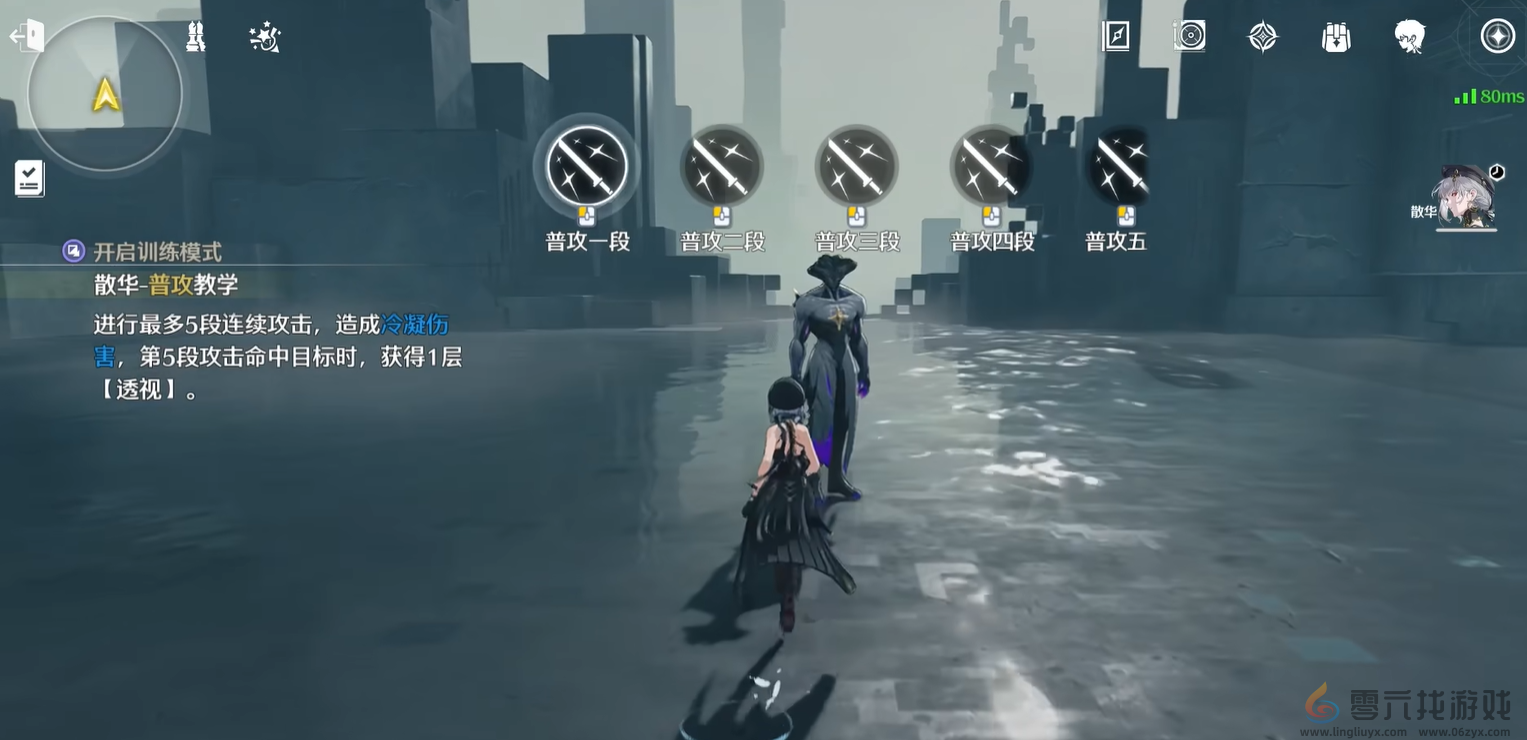The height and width of the screenshot is (740, 1527).
Task: Click the video badge under 普攻二段
Action: (x=721, y=214)
